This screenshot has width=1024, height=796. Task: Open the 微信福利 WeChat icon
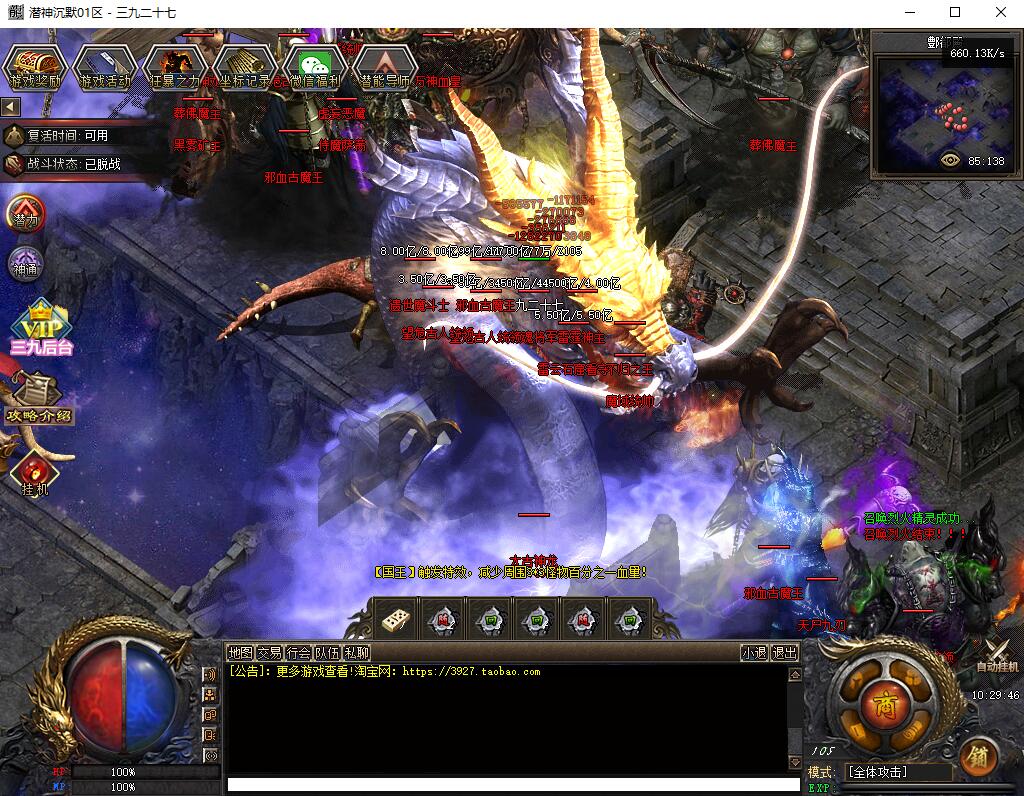tap(315, 67)
